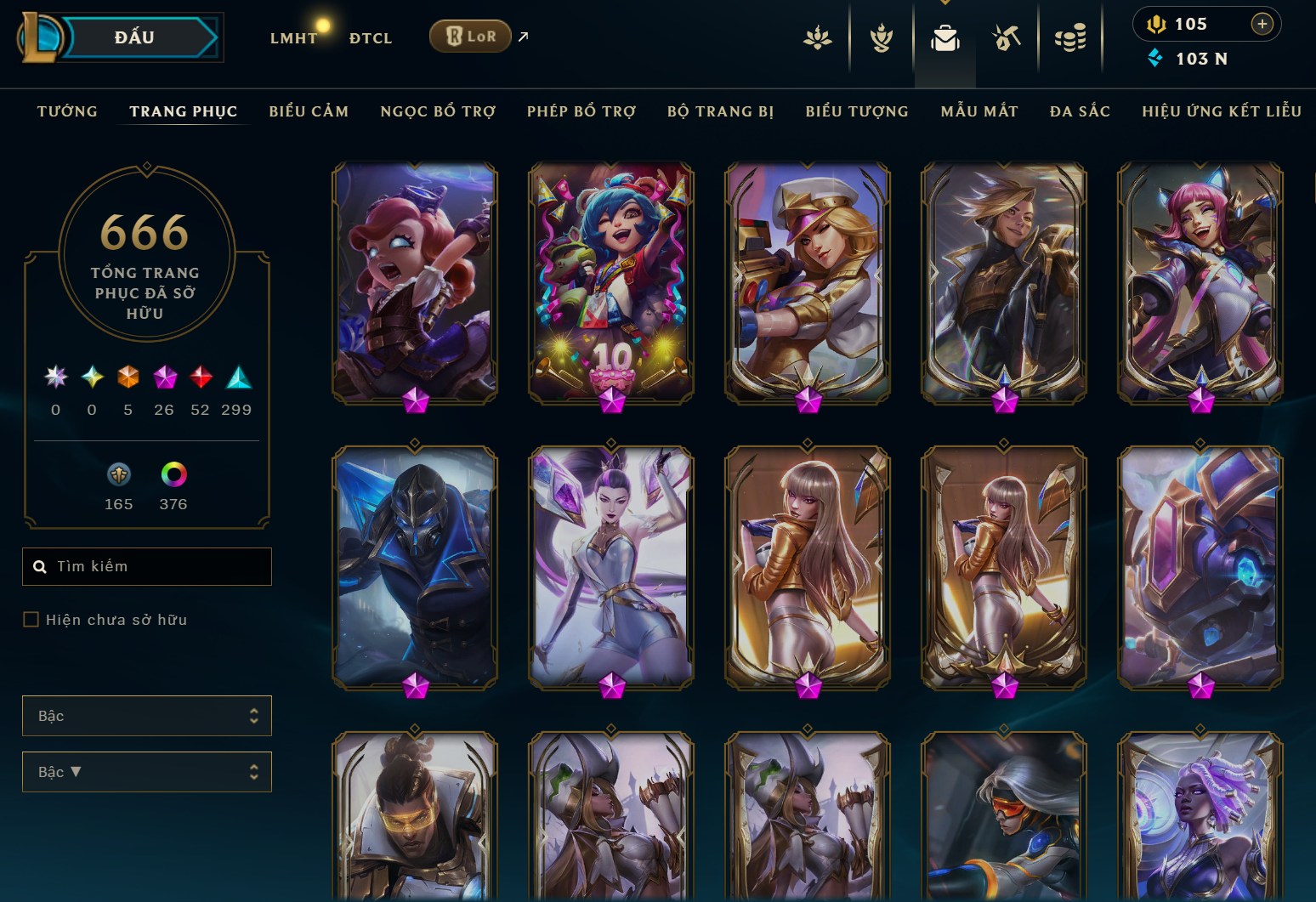Open the HIỆU ỨNG KẾT LIỄU tab
This screenshot has height=902, width=1316.
pos(1222,111)
